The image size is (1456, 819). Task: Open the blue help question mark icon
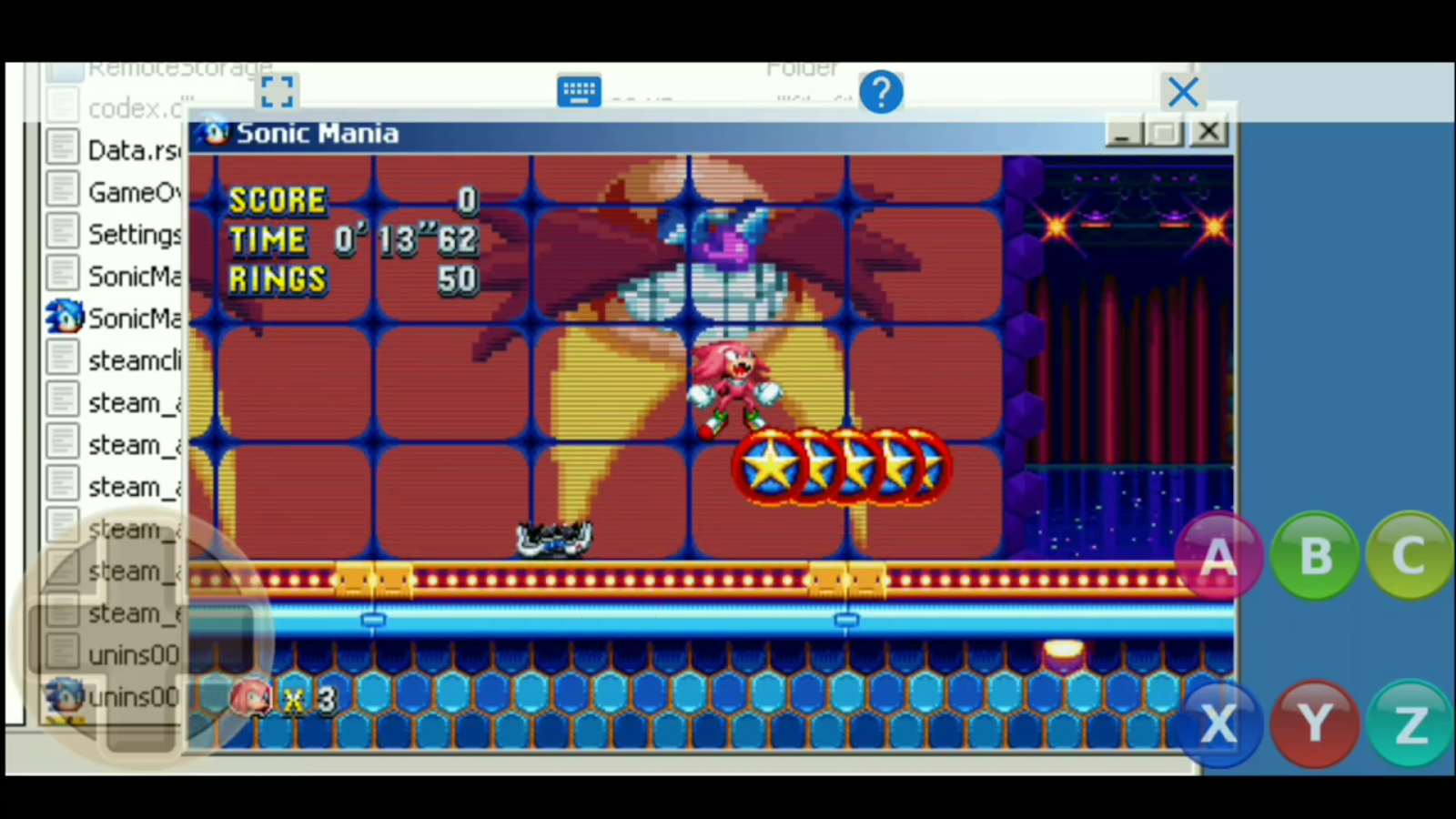pyautogui.click(x=880, y=91)
